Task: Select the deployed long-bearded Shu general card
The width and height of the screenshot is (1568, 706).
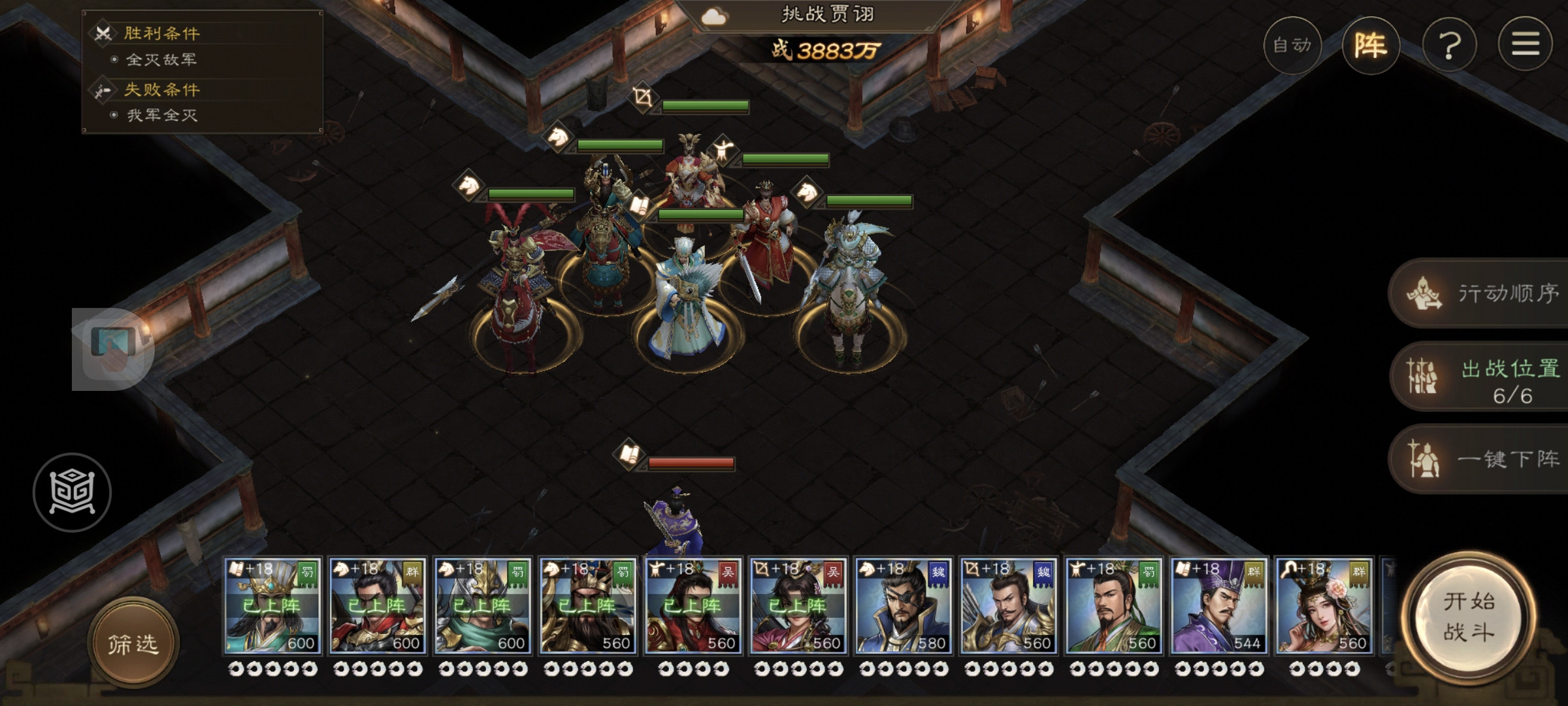Action: [x=587, y=606]
